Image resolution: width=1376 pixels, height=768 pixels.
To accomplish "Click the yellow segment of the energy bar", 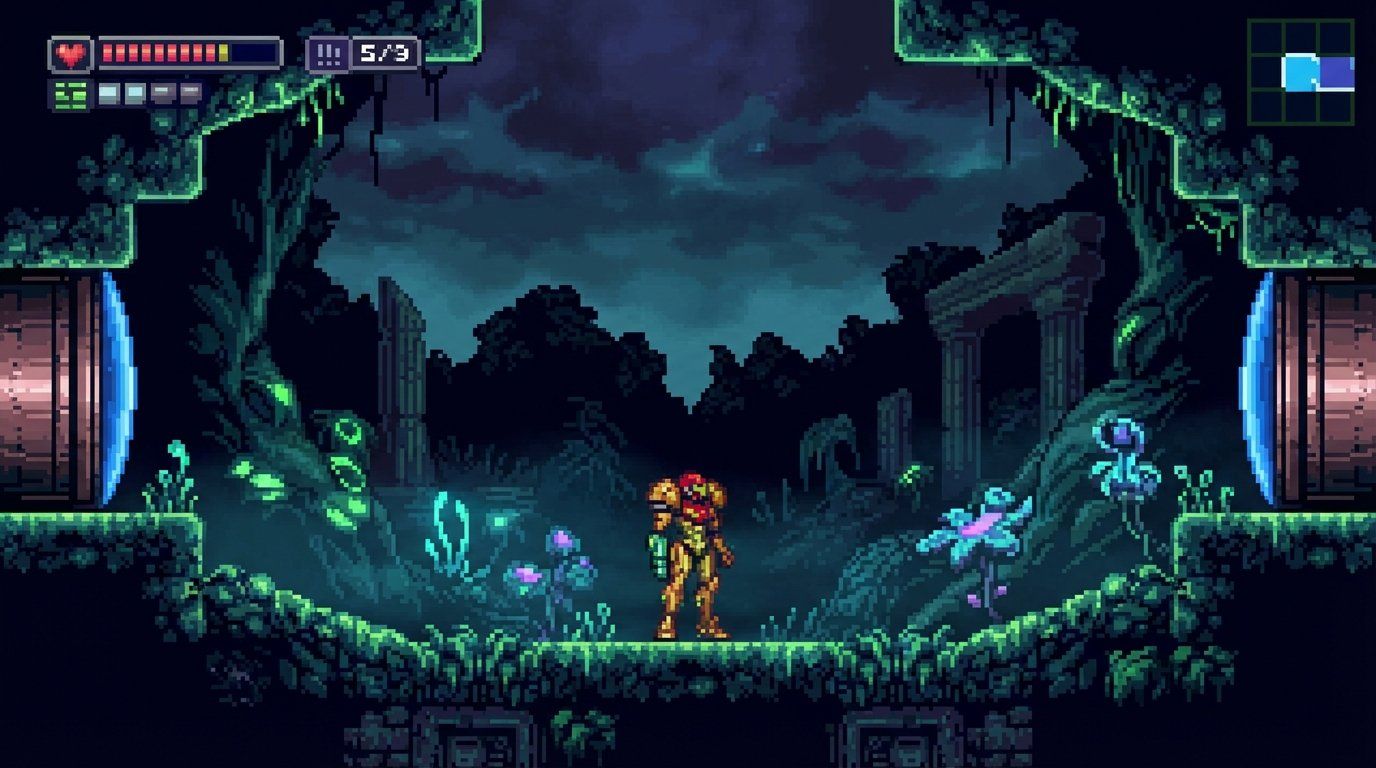I will [x=223, y=54].
